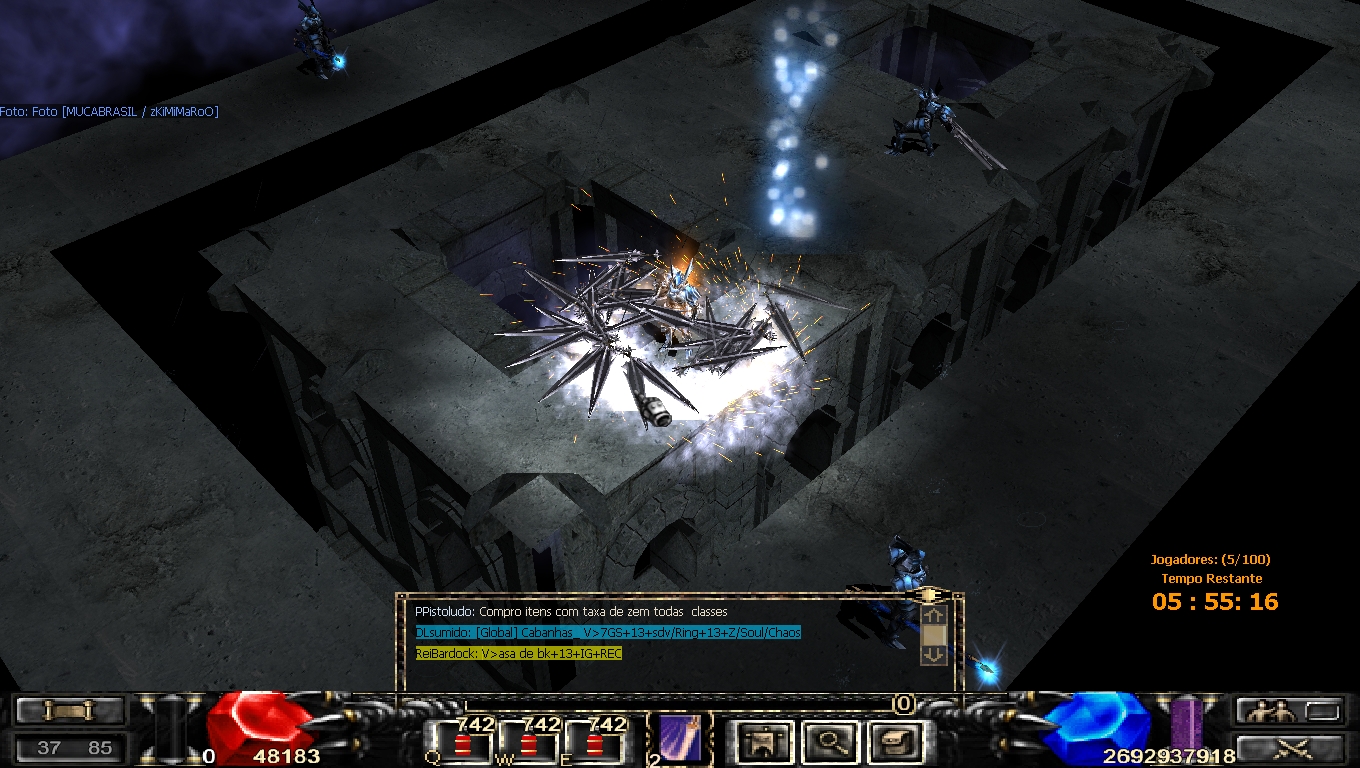Click the crossed swords button

(1289, 748)
